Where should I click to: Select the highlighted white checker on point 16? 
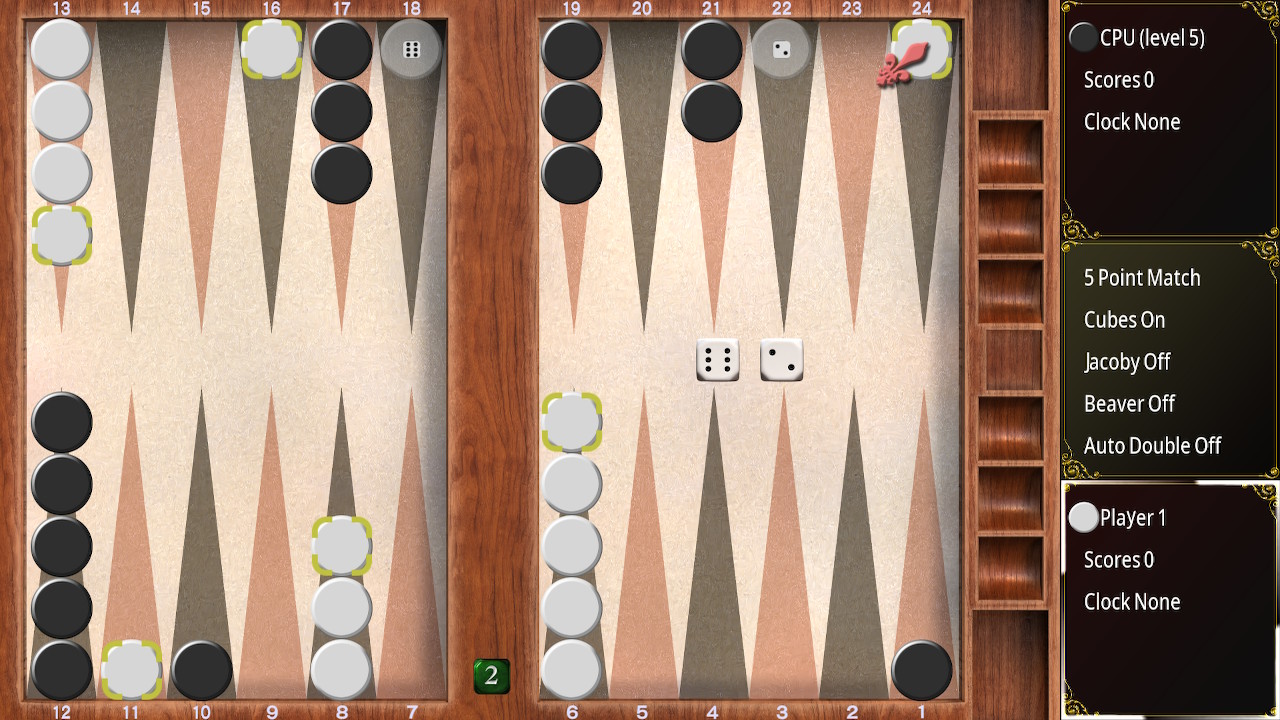(270, 47)
